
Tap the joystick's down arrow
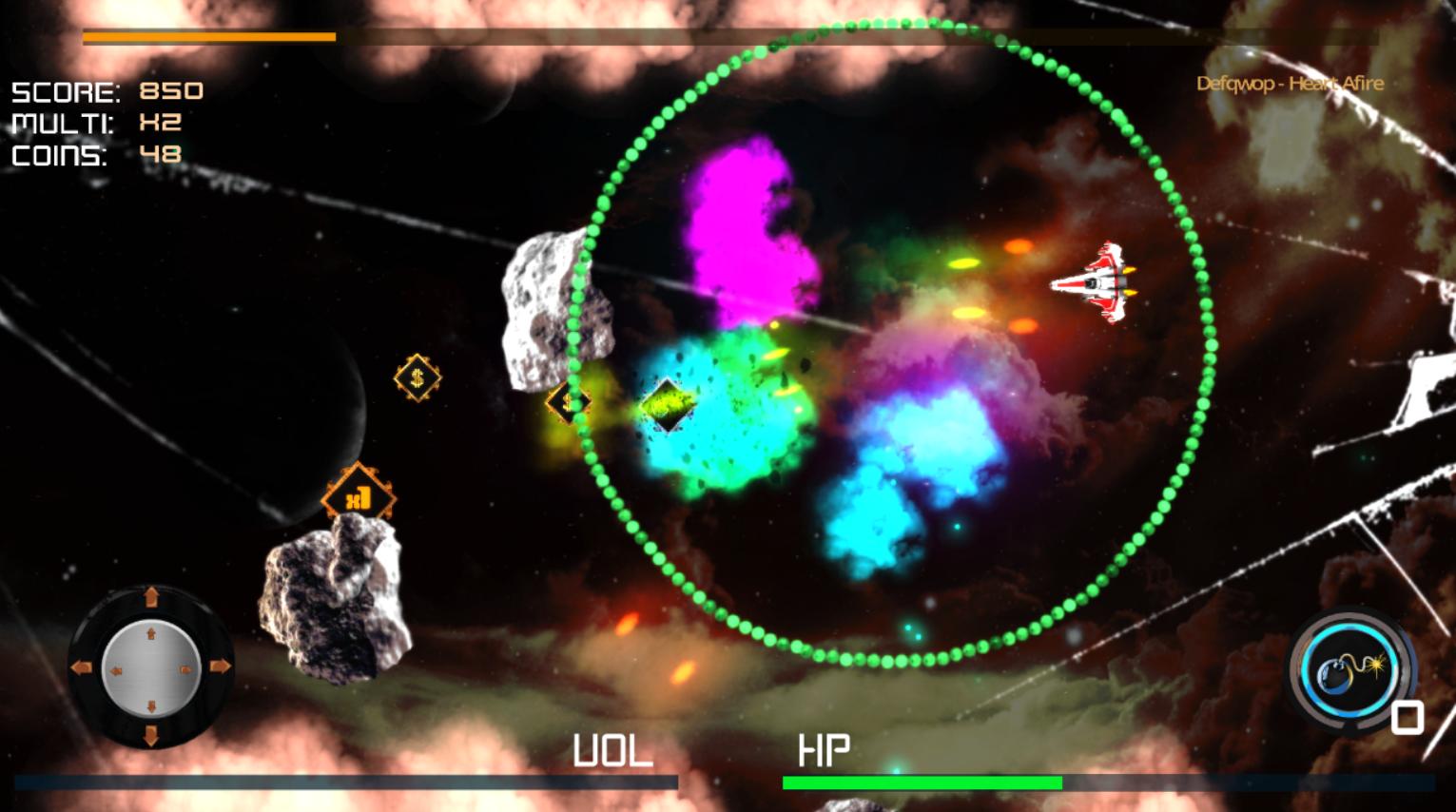pyautogui.click(x=150, y=734)
